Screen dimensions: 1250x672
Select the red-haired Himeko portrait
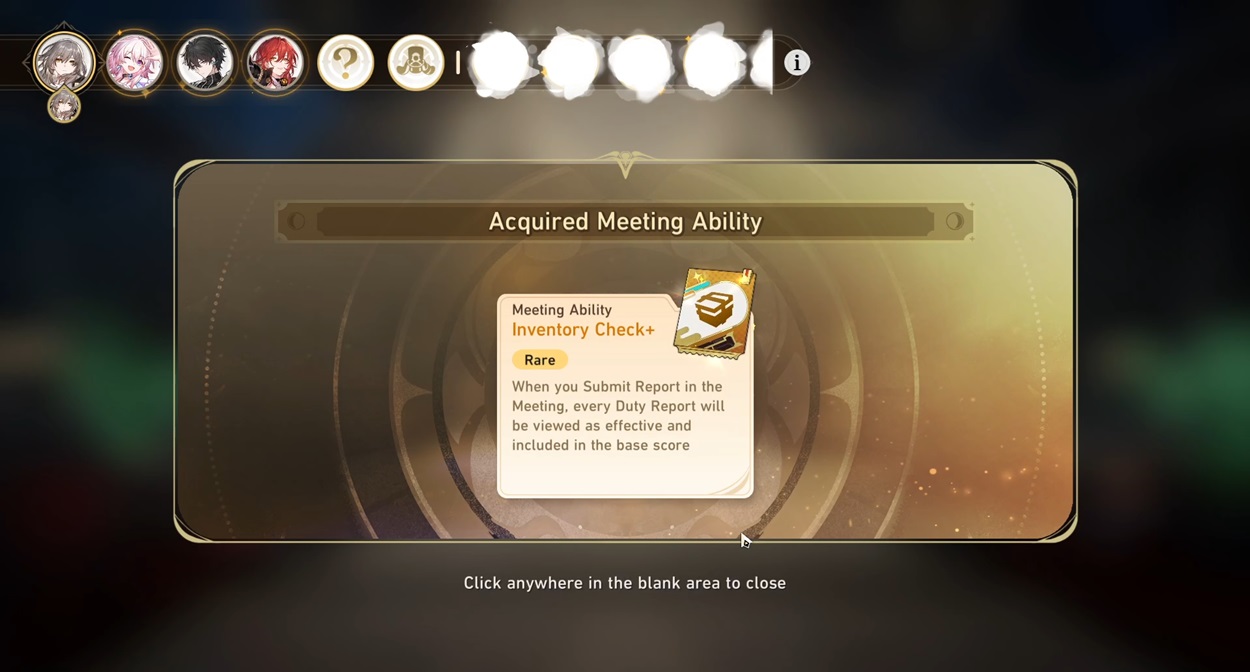click(x=275, y=62)
